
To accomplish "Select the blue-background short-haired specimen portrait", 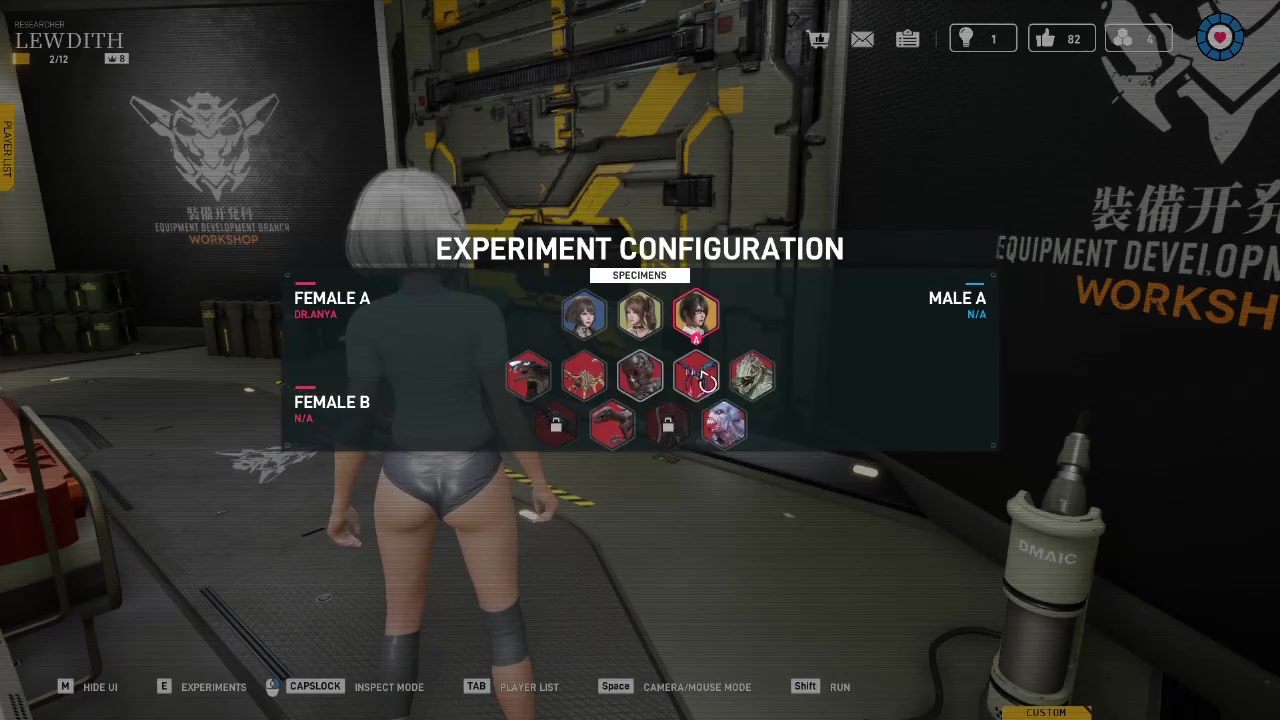I will click(584, 315).
